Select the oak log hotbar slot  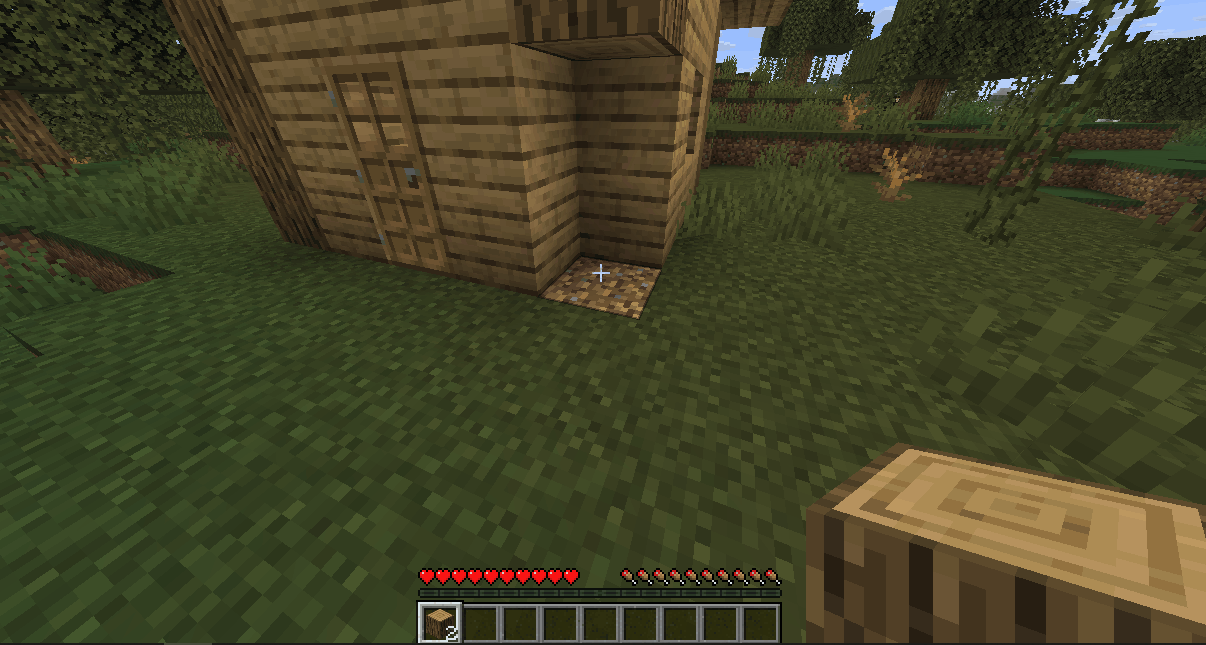pos(438,623)
